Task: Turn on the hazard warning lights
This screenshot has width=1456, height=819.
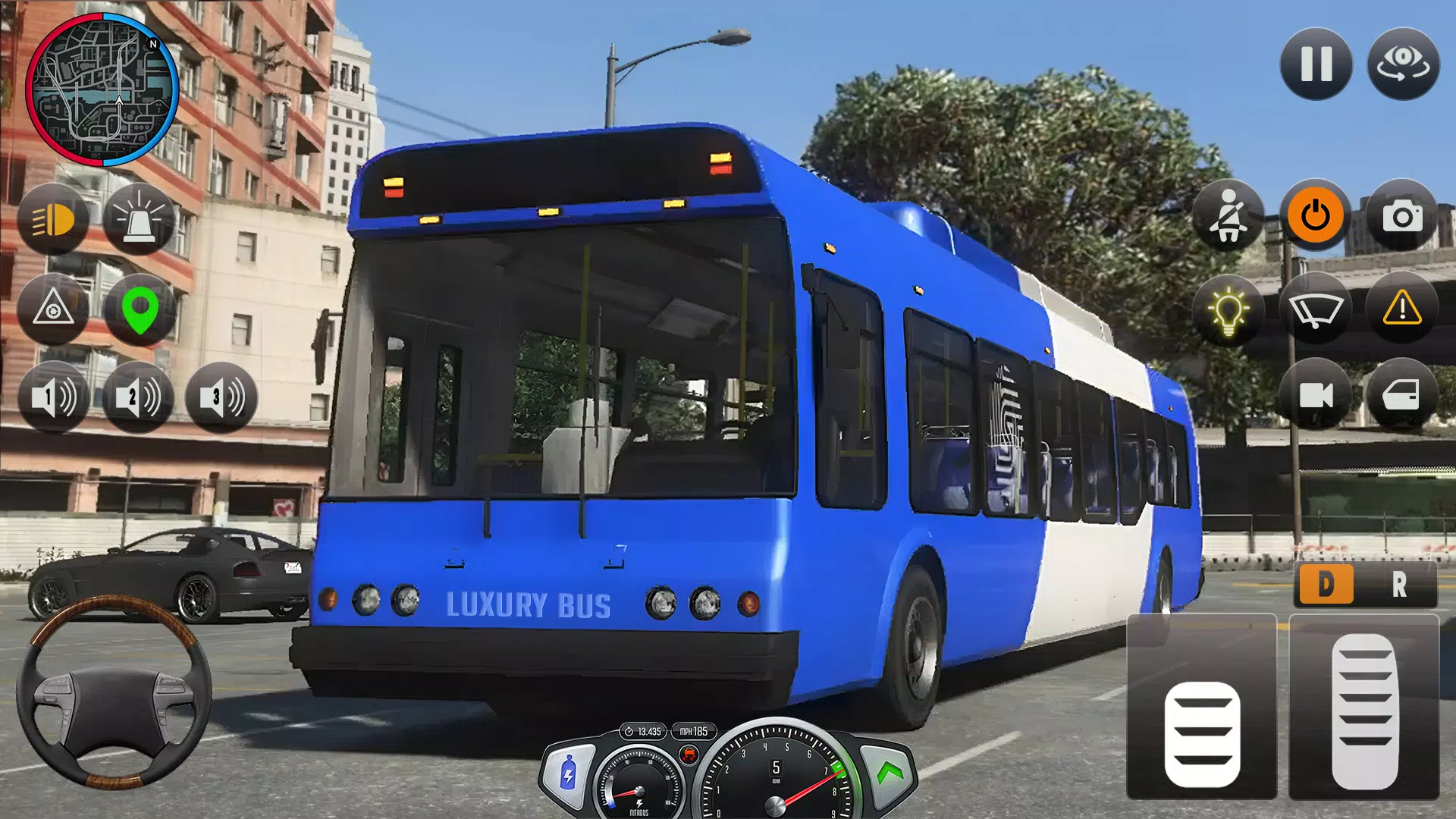Action: coord(1402,309)
